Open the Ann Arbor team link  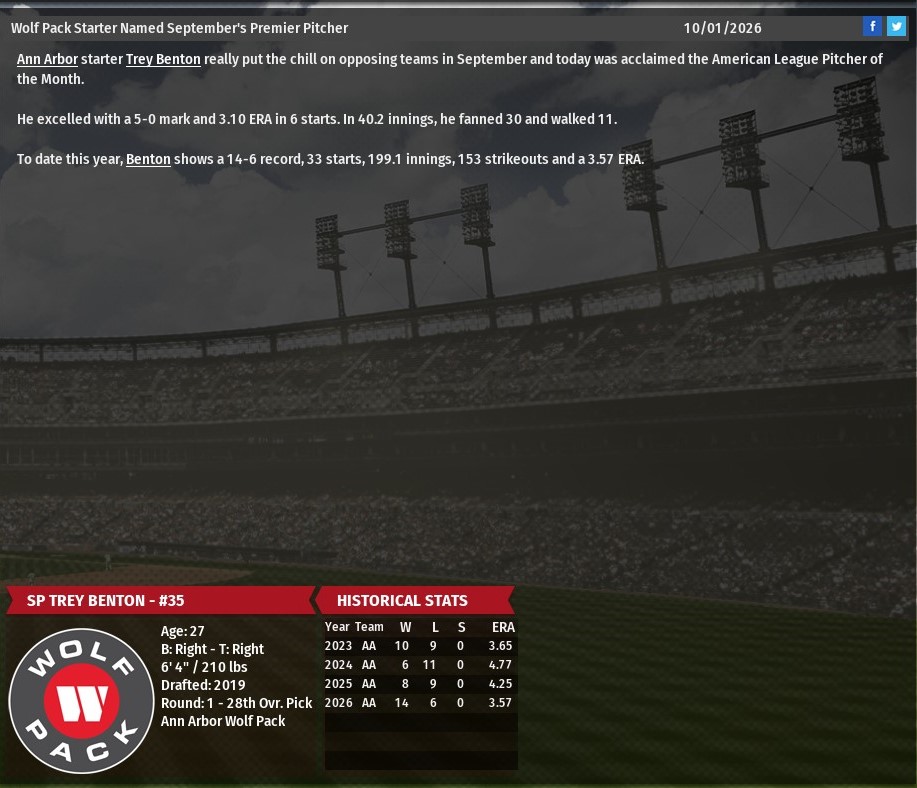coord(47,60)
